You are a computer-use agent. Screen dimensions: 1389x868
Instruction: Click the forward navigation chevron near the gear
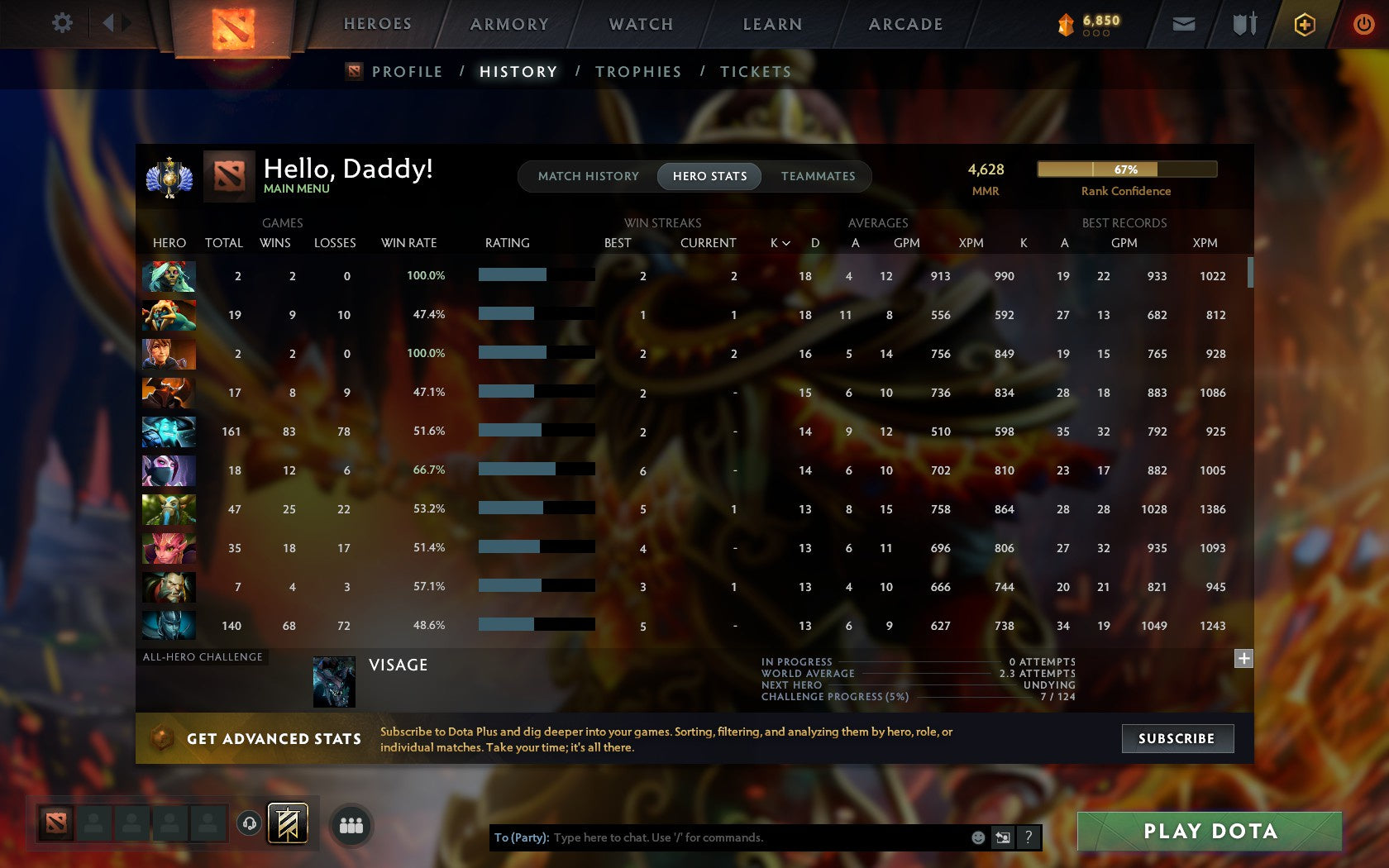[x=126, y=23]
